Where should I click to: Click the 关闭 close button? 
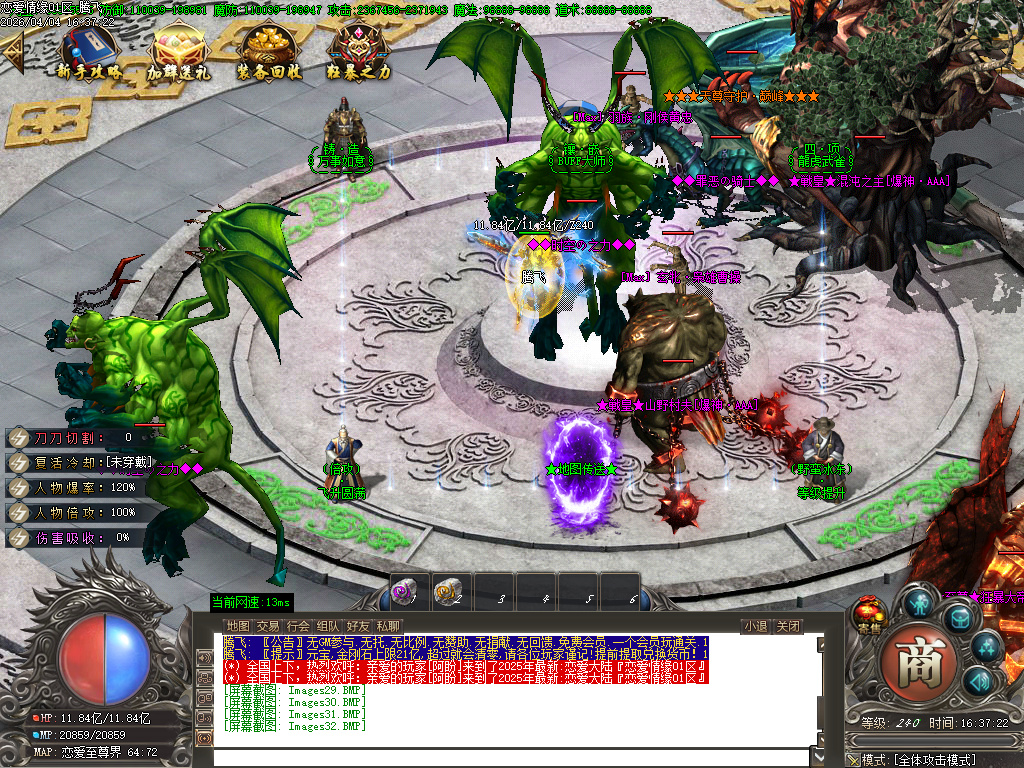(x=788, y=627)
